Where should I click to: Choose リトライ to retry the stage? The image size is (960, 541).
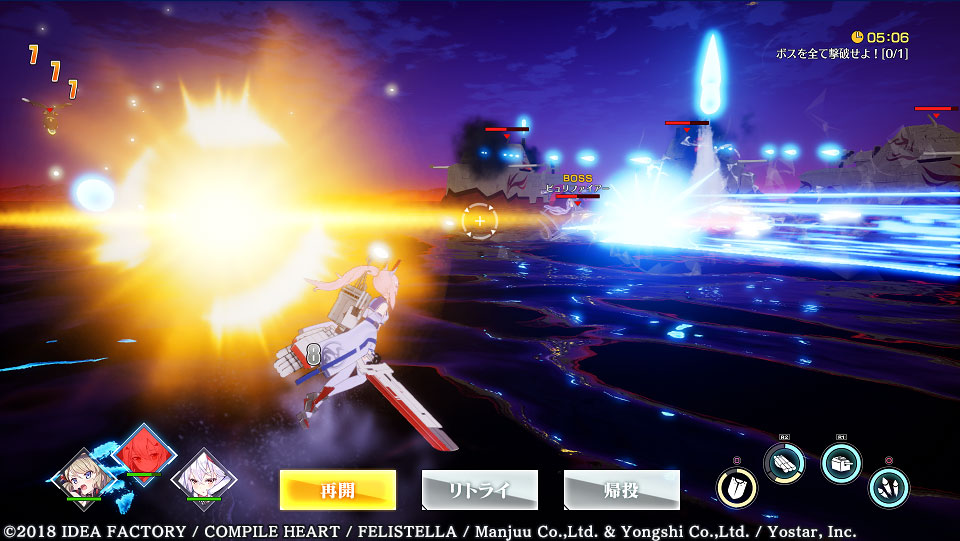(480, 490)
